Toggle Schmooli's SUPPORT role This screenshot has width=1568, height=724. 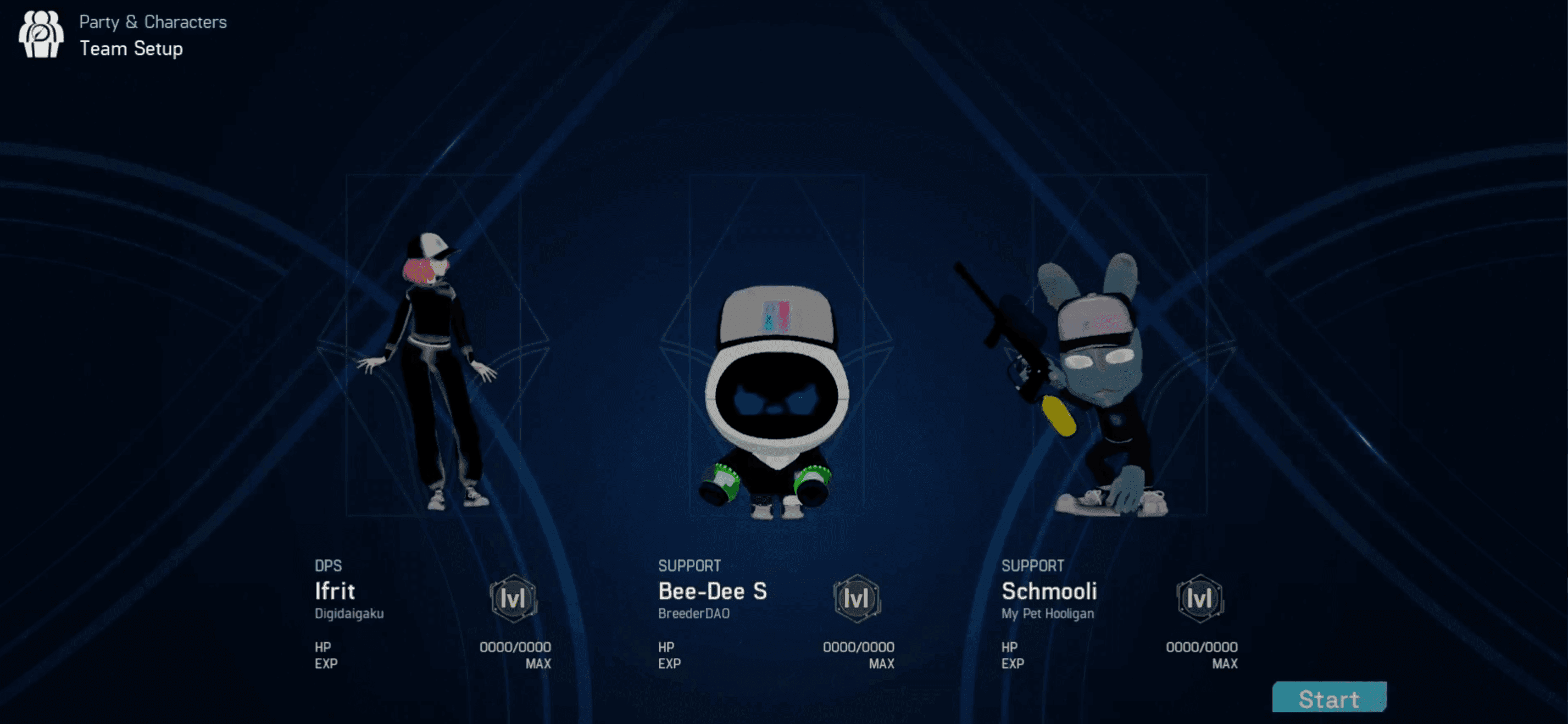(x=1033, y=566)
